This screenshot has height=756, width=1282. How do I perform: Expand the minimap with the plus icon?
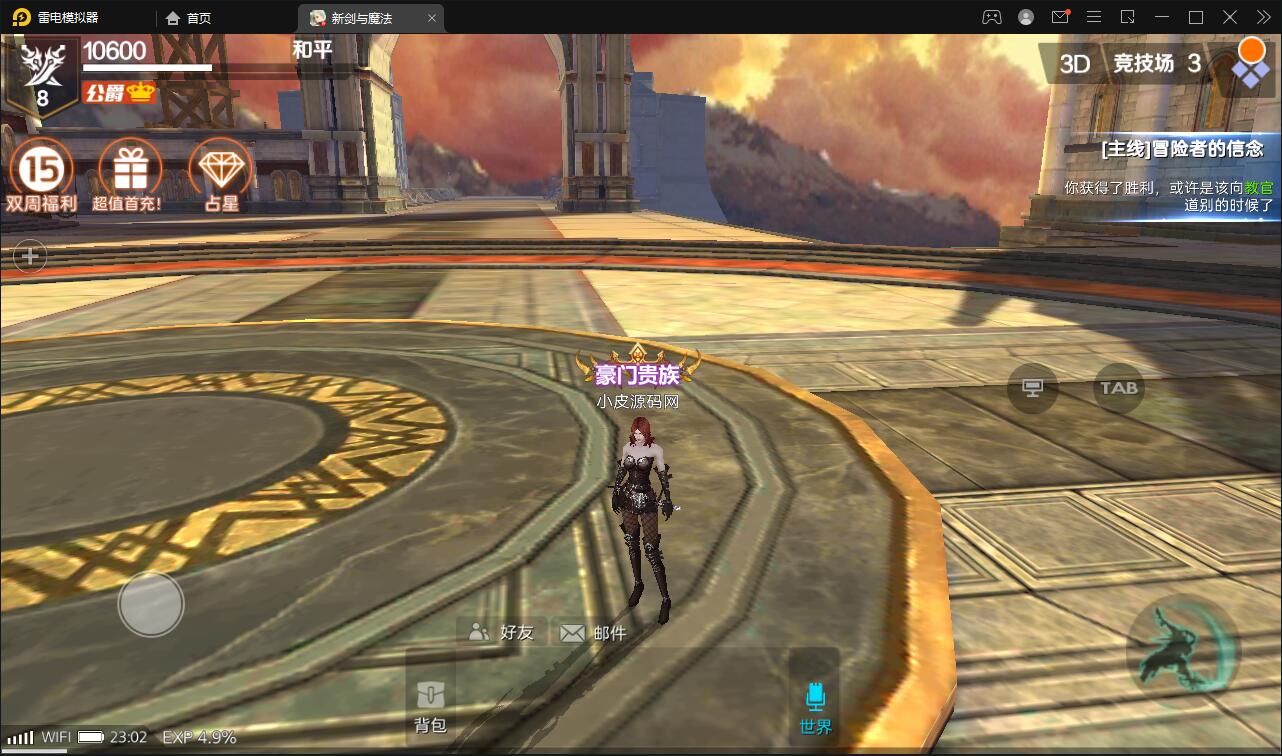(29, 256)
